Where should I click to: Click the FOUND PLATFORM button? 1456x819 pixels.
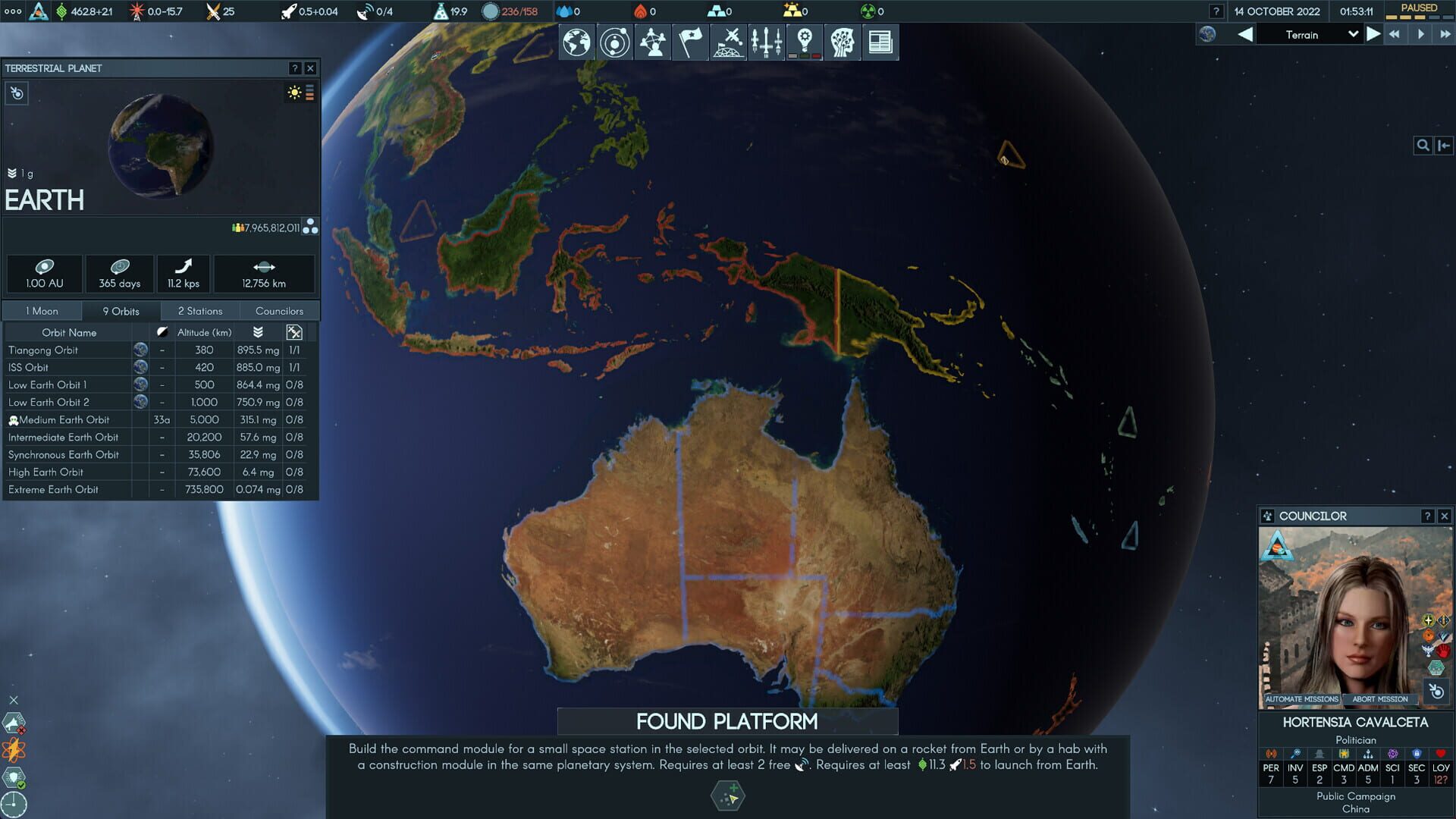[726, 722]
